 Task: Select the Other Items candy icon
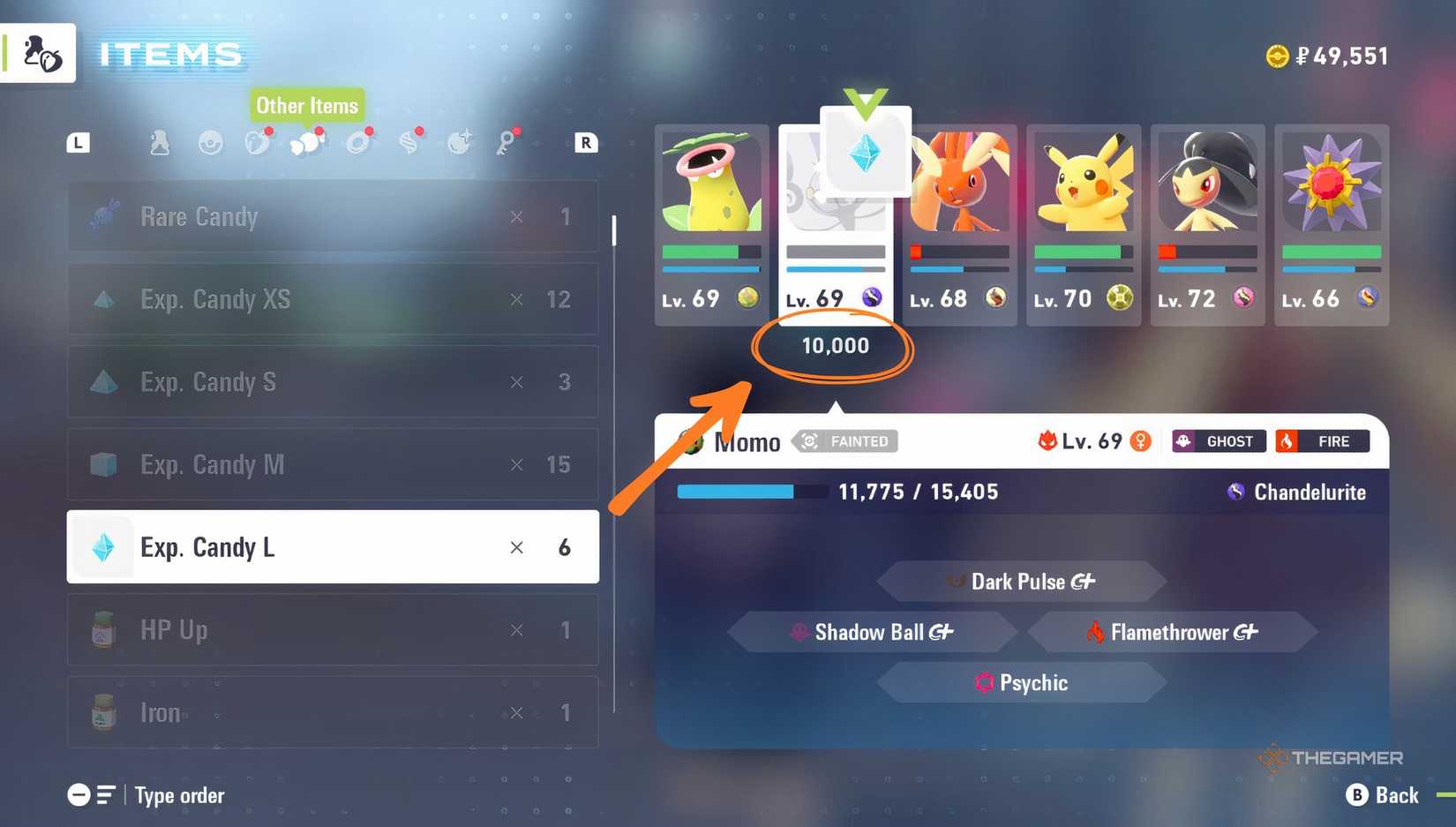[x=307, y=142]
